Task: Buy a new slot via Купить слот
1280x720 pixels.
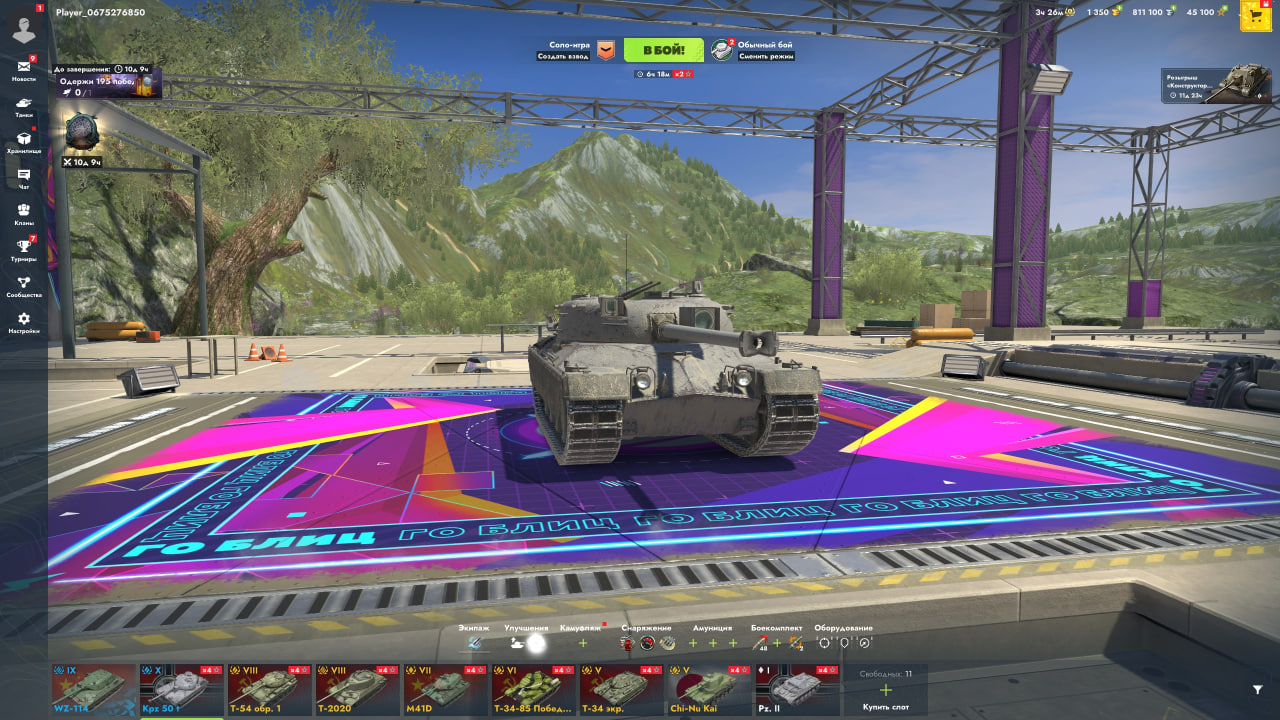Action: coord(885,692)
